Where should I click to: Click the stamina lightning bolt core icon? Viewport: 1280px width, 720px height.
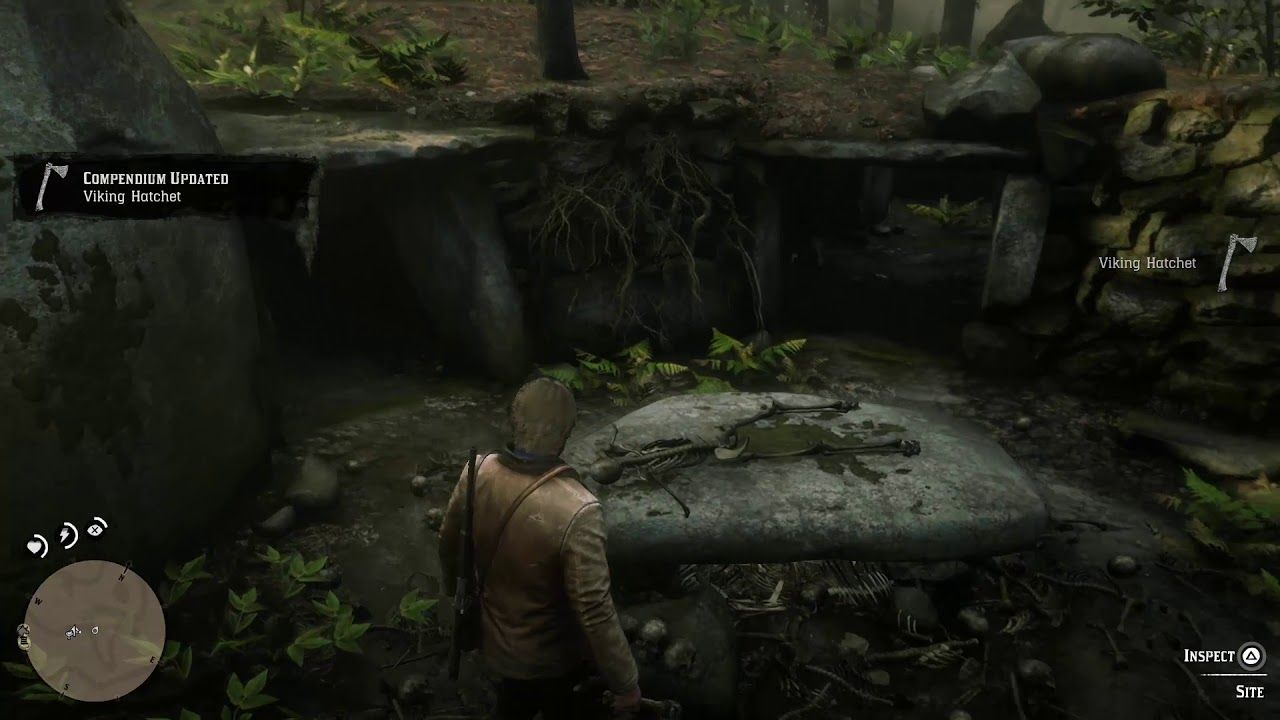tap(65, 532)
